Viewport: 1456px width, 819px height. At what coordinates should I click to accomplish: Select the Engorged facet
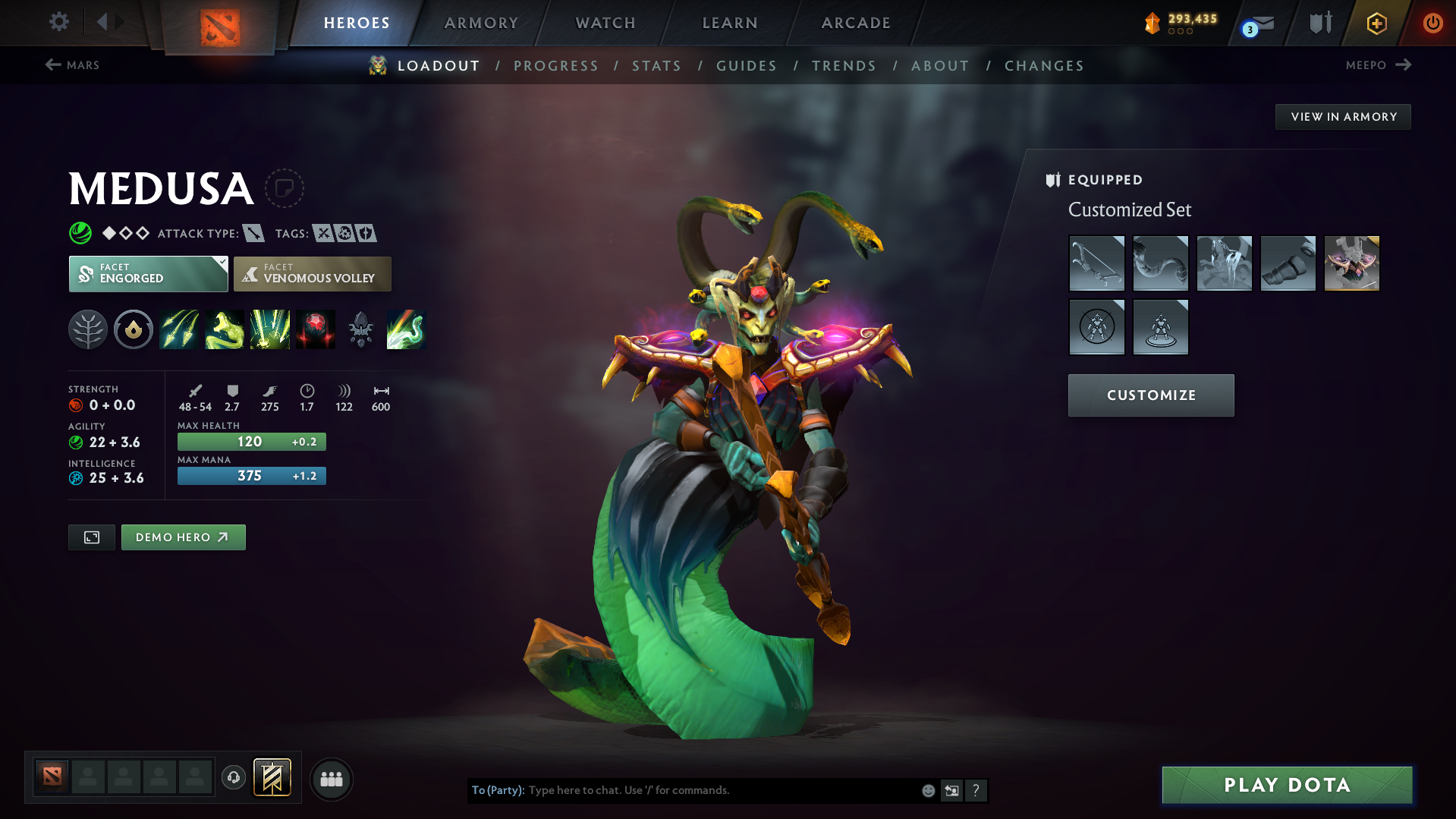tap(148, 273)
